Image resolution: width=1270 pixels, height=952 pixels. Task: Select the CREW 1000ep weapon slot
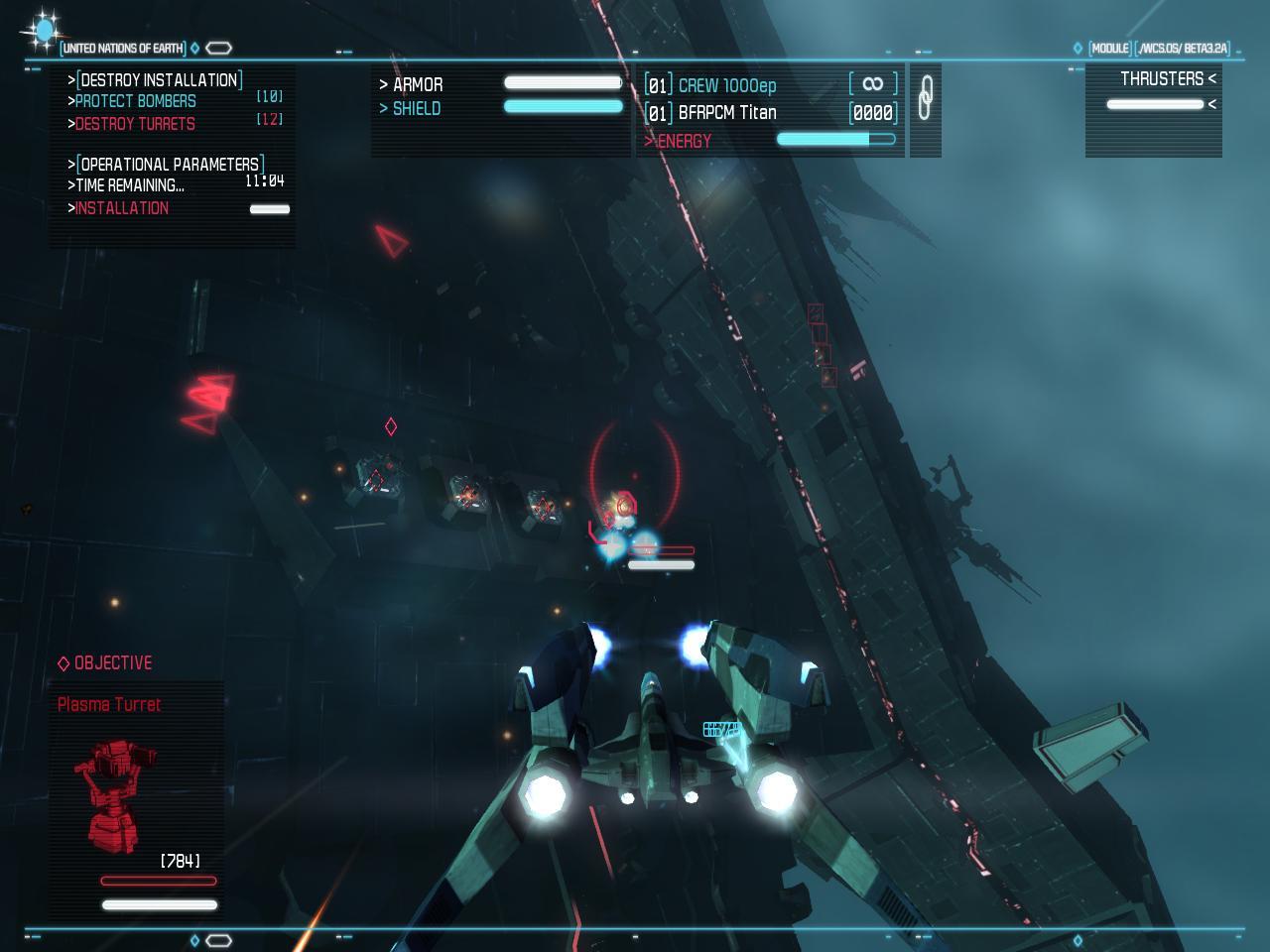point(726,85)
